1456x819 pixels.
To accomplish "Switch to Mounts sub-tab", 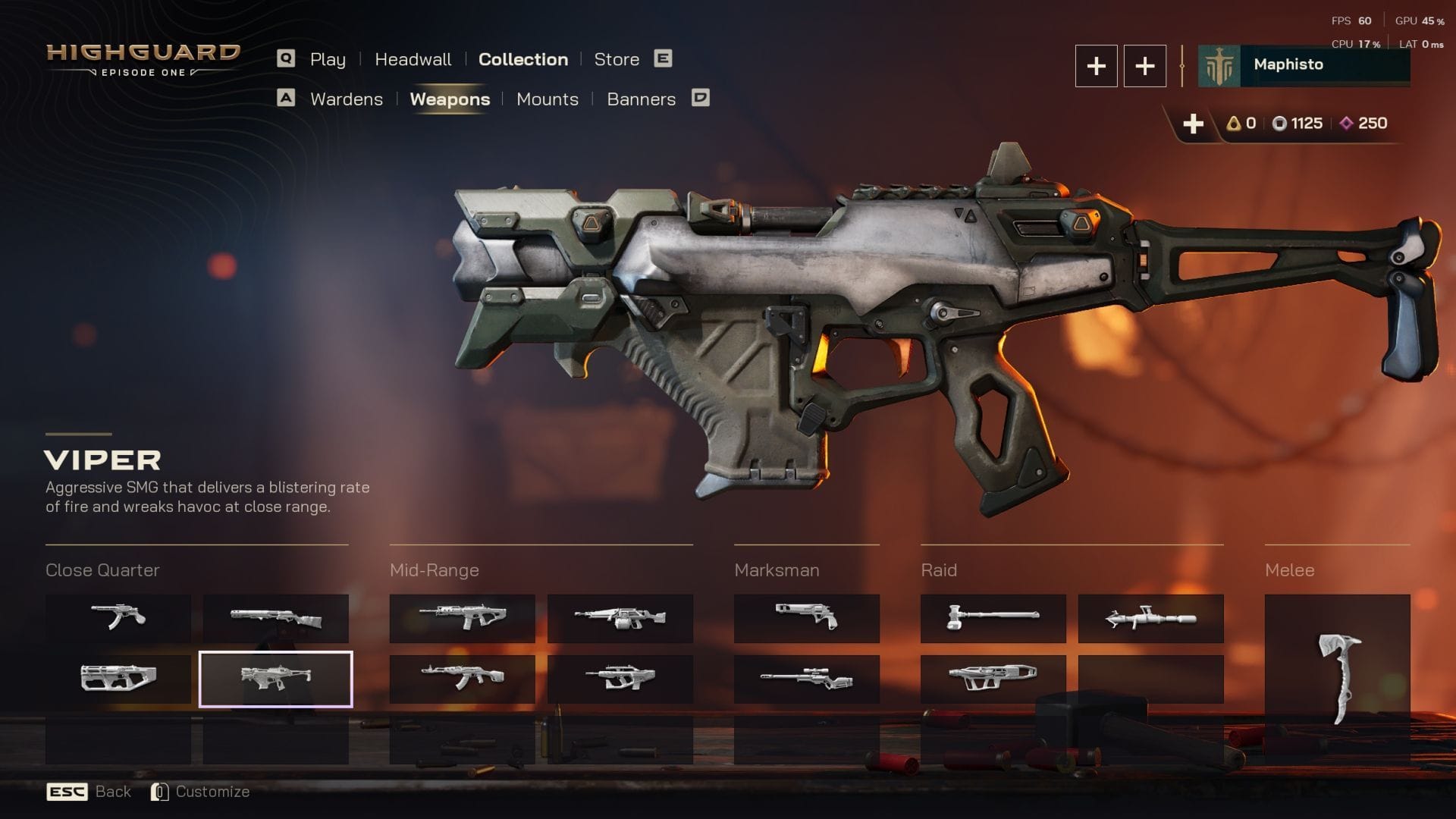I will pos(547,99).
